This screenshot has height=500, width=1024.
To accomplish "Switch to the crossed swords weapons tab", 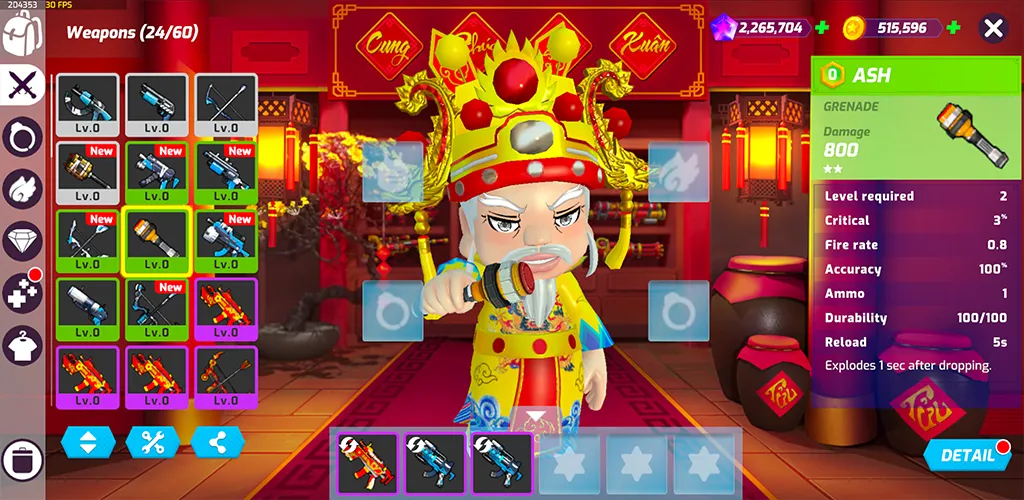I will (22, 86).
